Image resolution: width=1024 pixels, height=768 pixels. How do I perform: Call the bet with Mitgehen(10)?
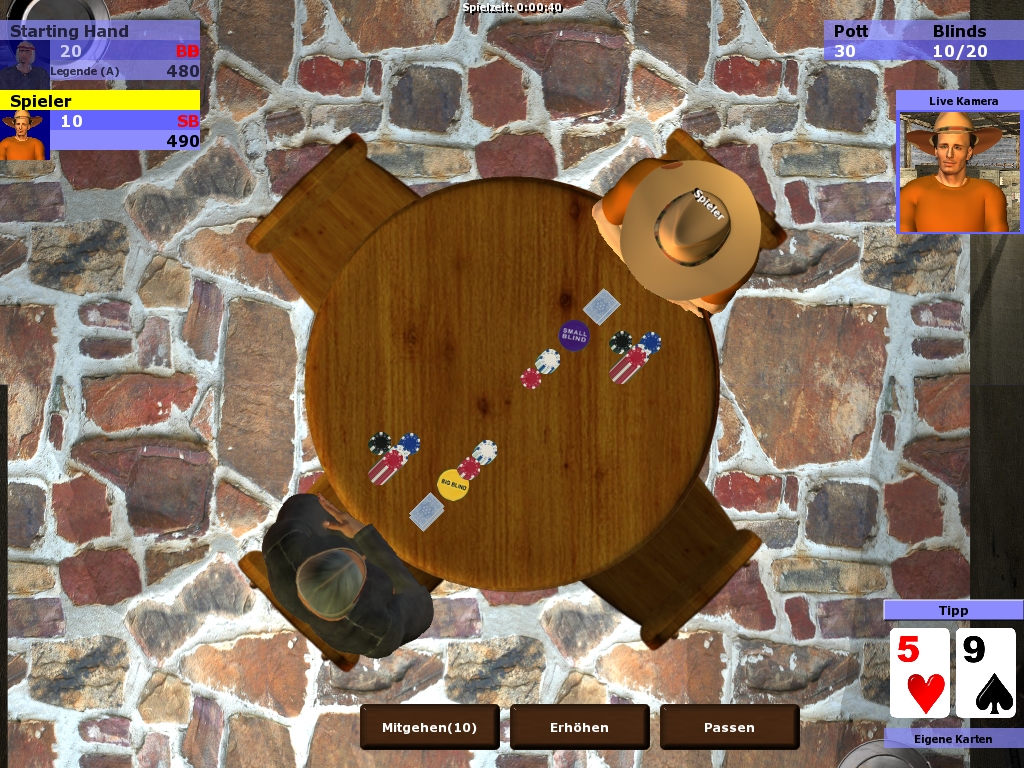click(x=430, y=727)
